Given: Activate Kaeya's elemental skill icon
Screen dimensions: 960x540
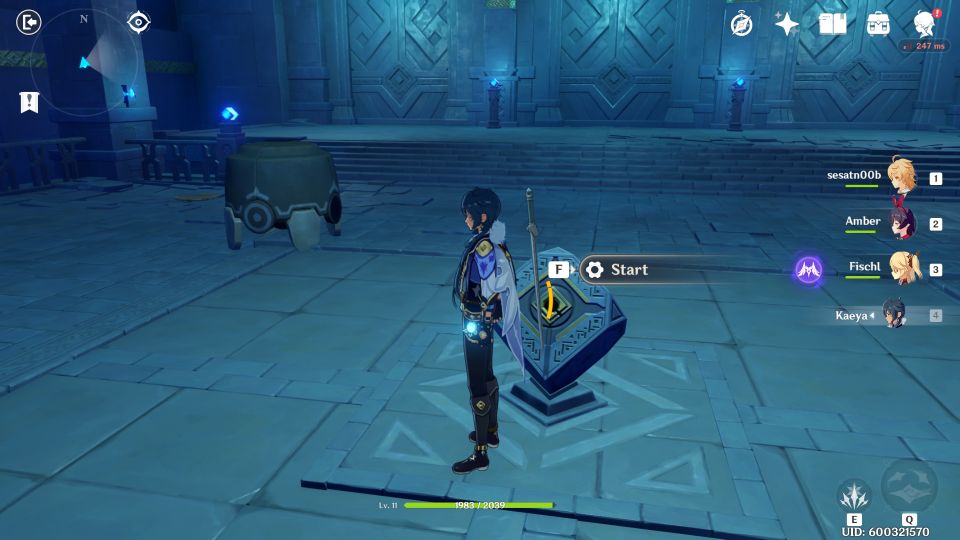Looking at the screenshot, I should [x=854, y=495].
